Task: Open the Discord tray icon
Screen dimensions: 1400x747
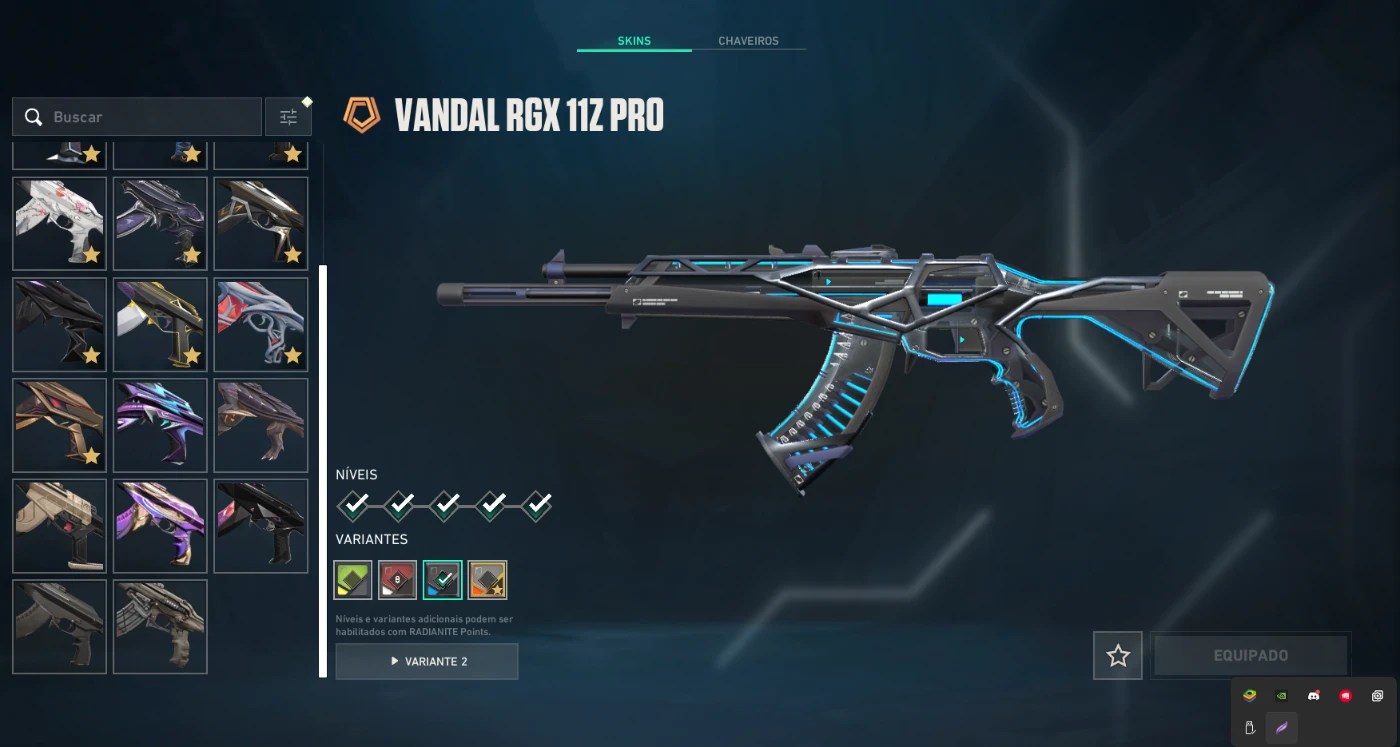Action: [1313, 695]
